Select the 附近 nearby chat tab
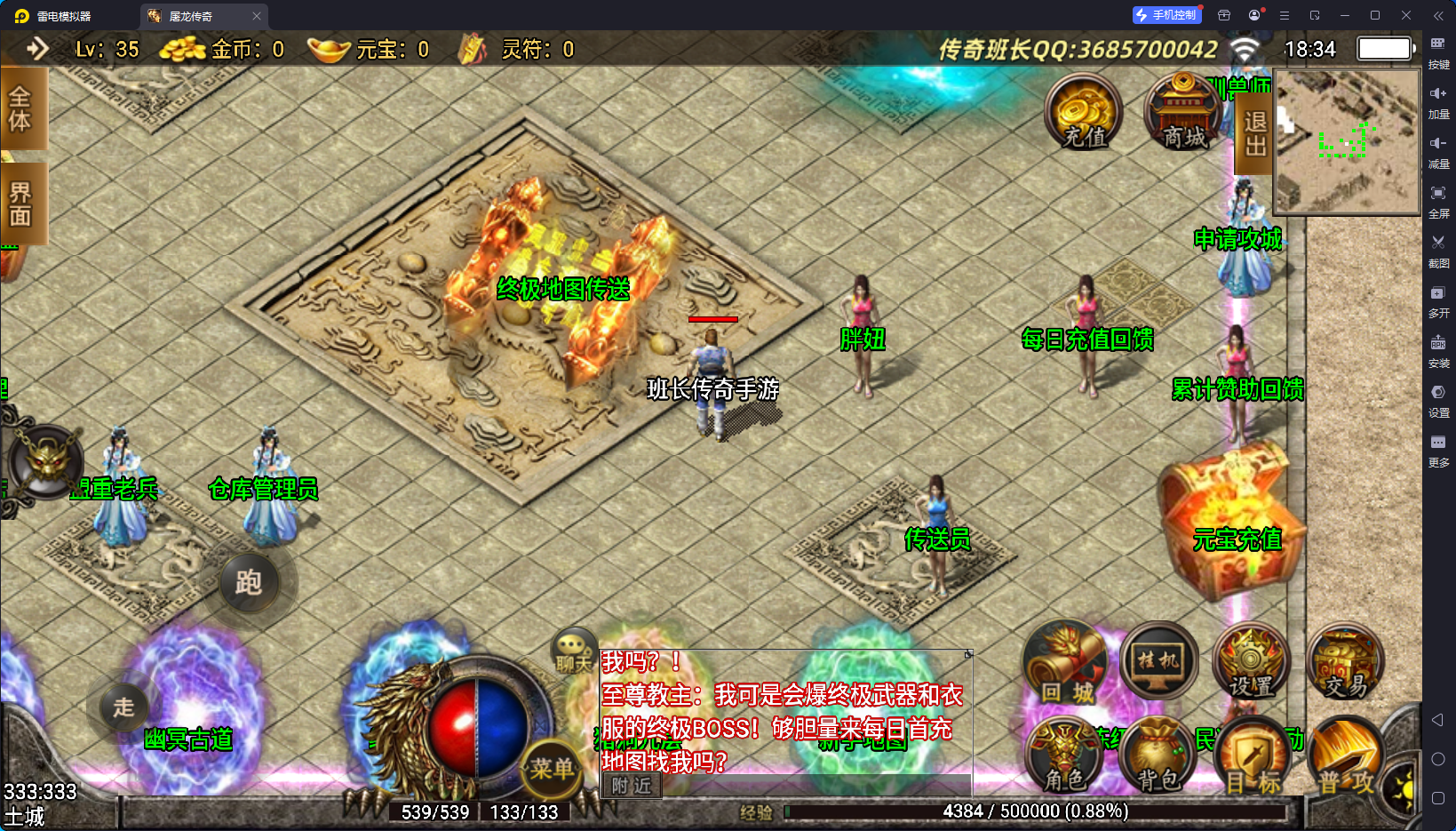The width and height of the screenshot is (1456, 831). pyautogui.click(x=632, y=786)
